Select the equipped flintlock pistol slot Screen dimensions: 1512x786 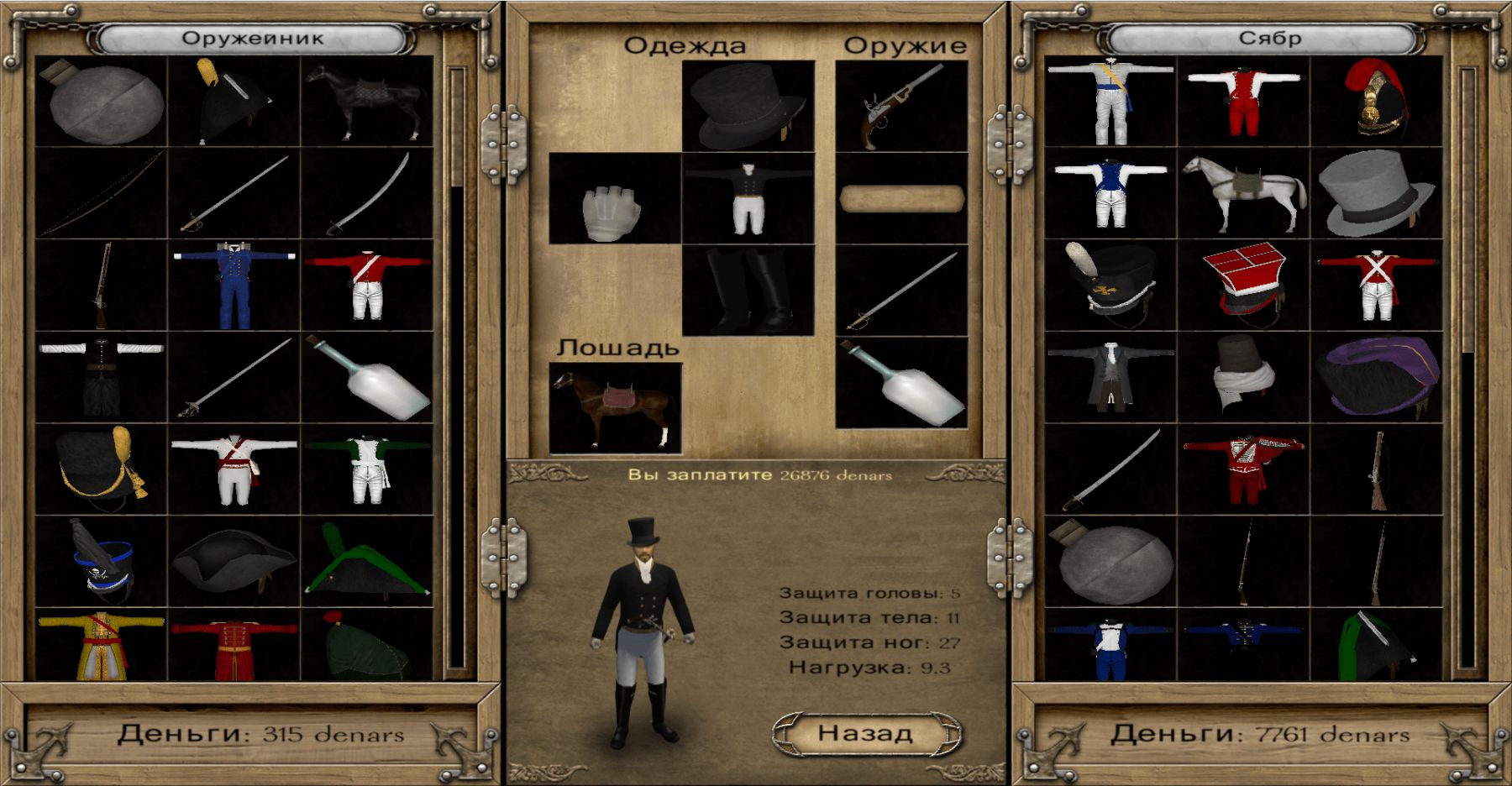point(901,106)
